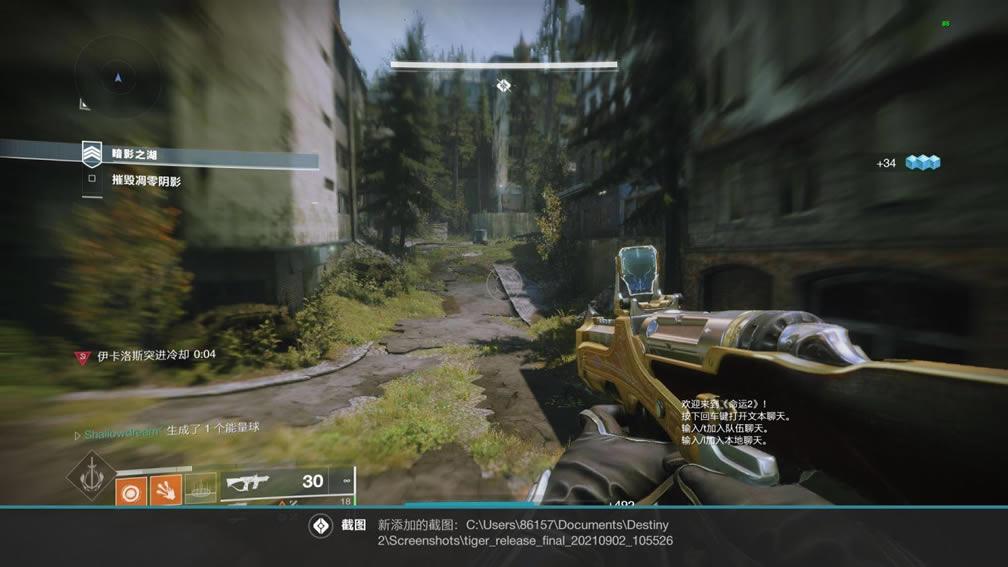The width and height of the screenshot is (1008, 567).
Task: Click the objective waypoint diamond marker
Action: click(x=504, y=86)
